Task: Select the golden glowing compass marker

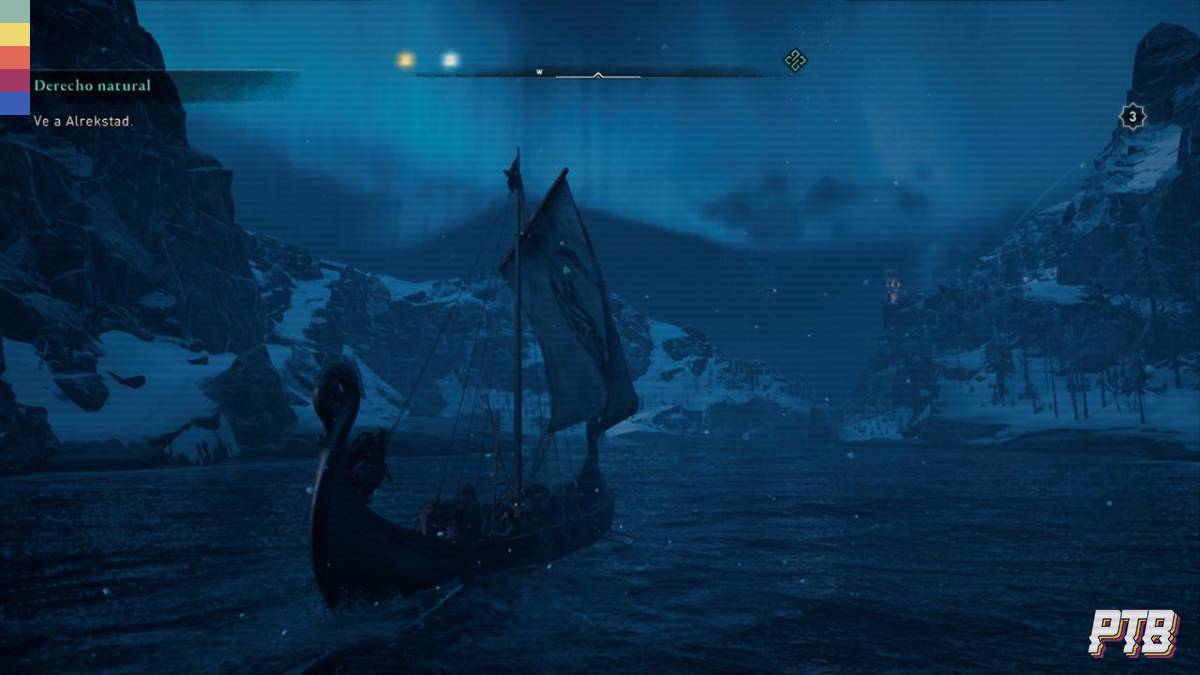Action: click(405, 60)
